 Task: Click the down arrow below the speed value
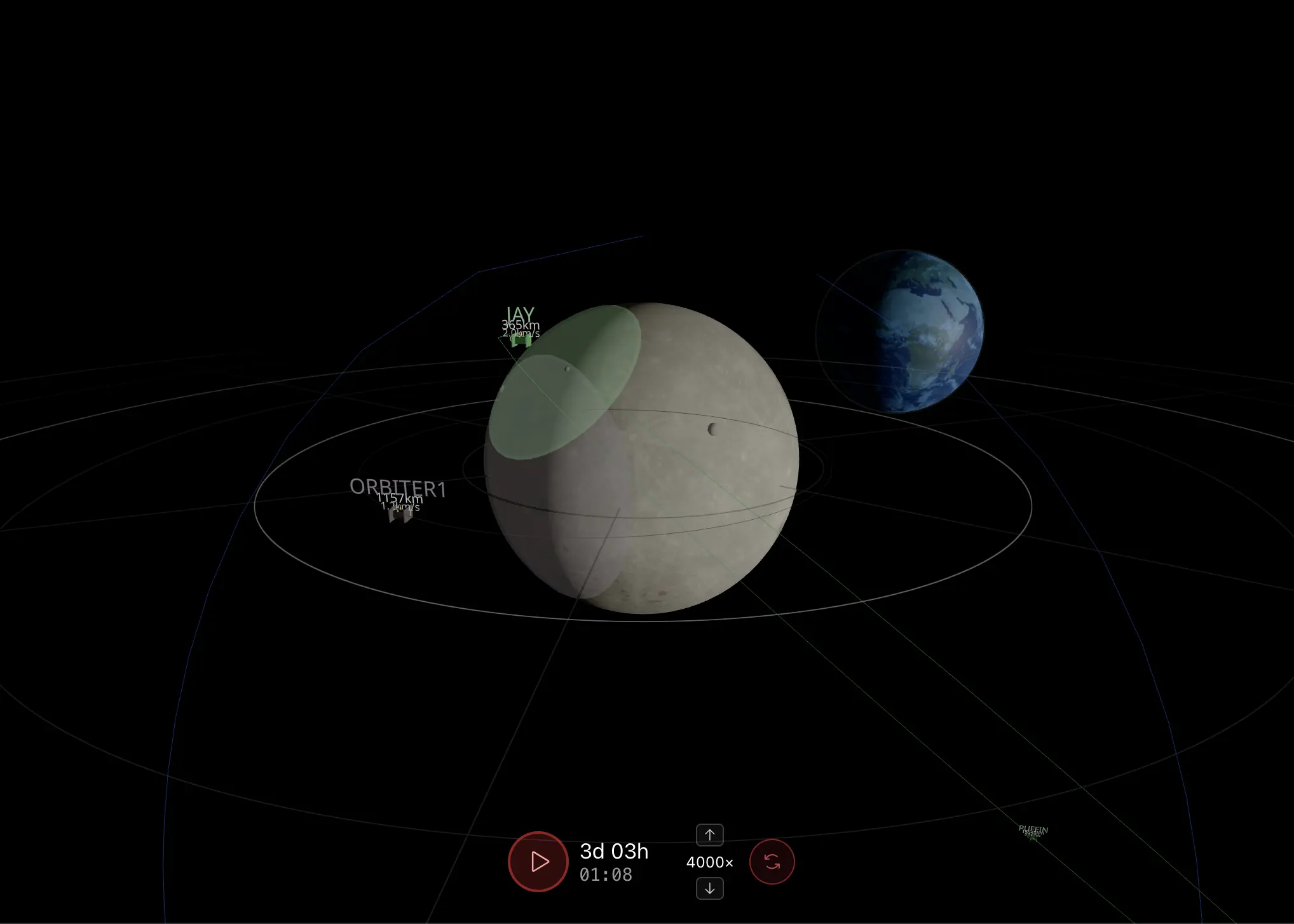tap(709, 888)
